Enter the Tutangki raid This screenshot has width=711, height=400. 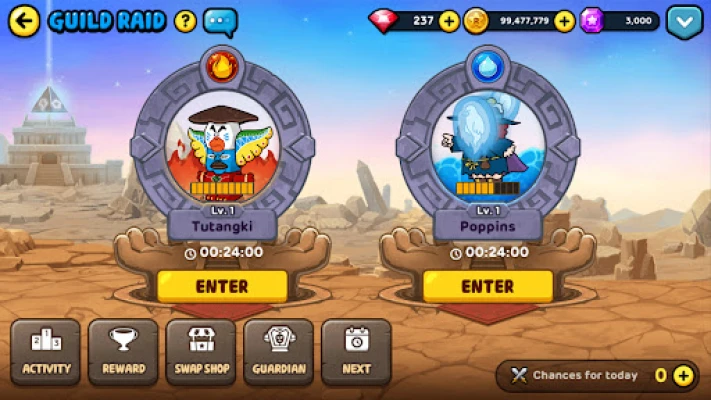[222, 286]
